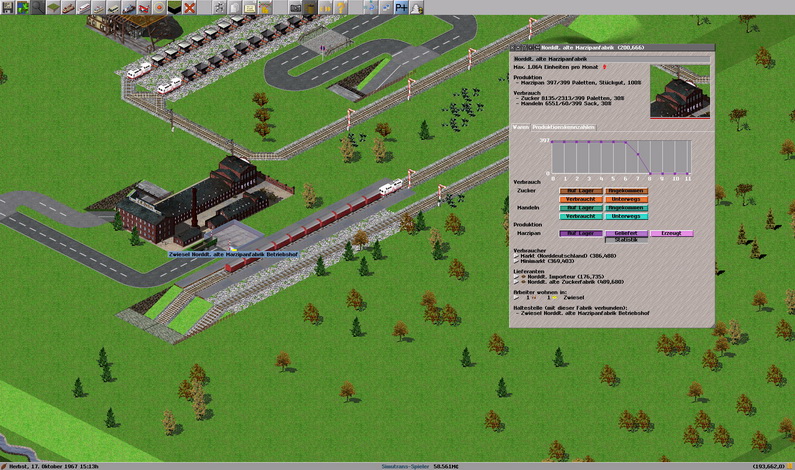Toggle Zucker 'Verbraucht' chart line

581,199
